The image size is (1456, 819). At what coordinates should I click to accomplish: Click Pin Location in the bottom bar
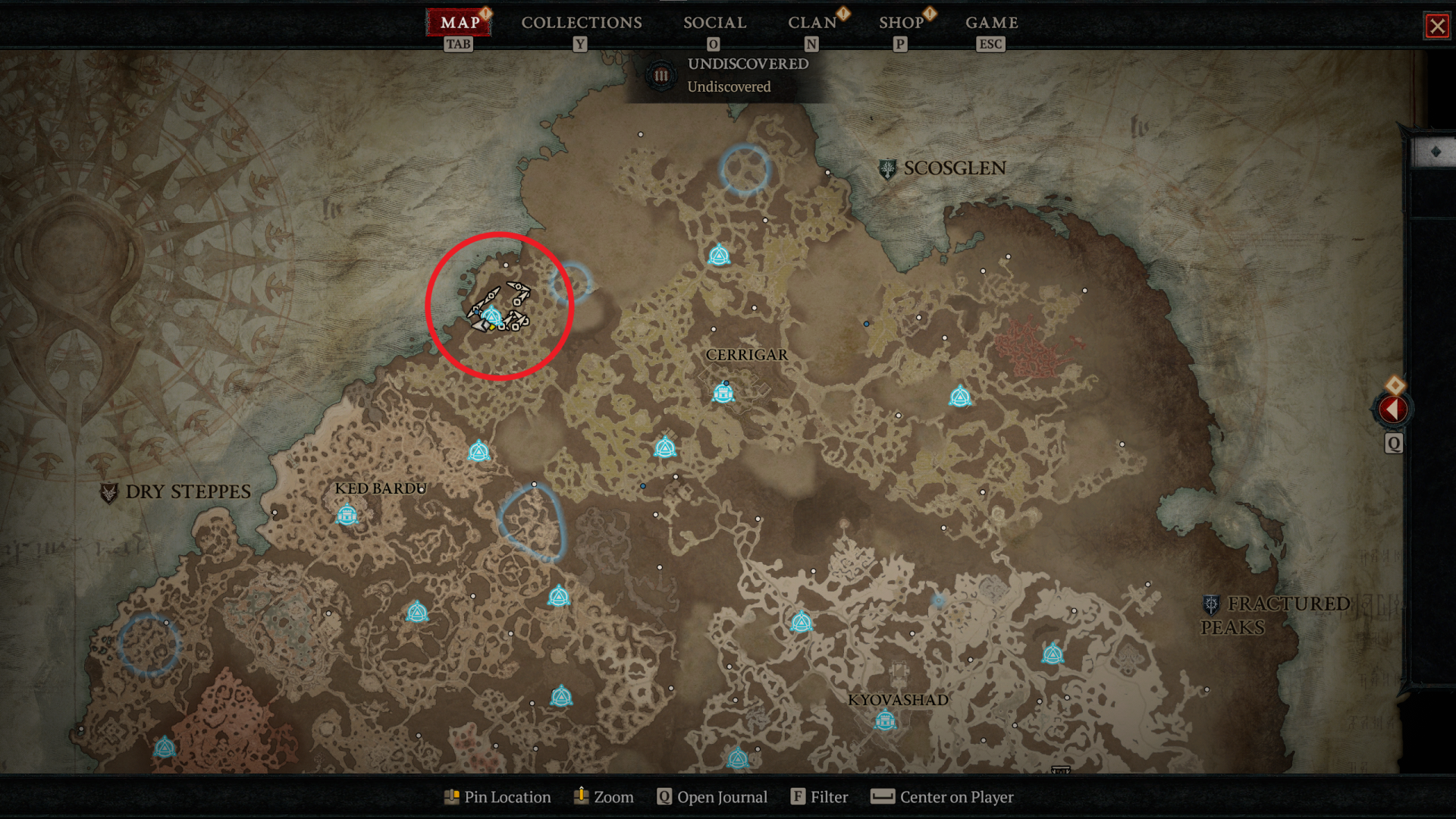(497, 797)
